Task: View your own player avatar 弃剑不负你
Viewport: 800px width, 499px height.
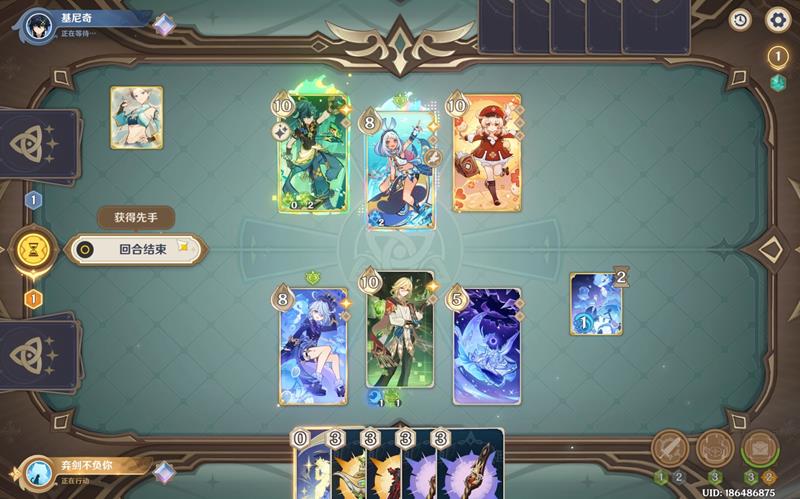Action: (x=39, y=472)
